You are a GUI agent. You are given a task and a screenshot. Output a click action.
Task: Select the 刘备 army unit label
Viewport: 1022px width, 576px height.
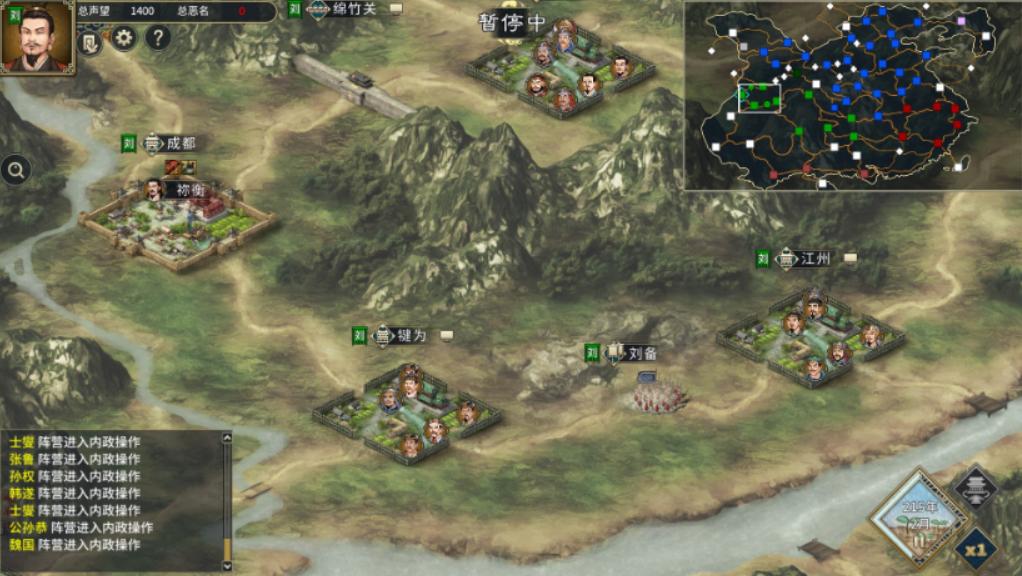click(642, 353)
